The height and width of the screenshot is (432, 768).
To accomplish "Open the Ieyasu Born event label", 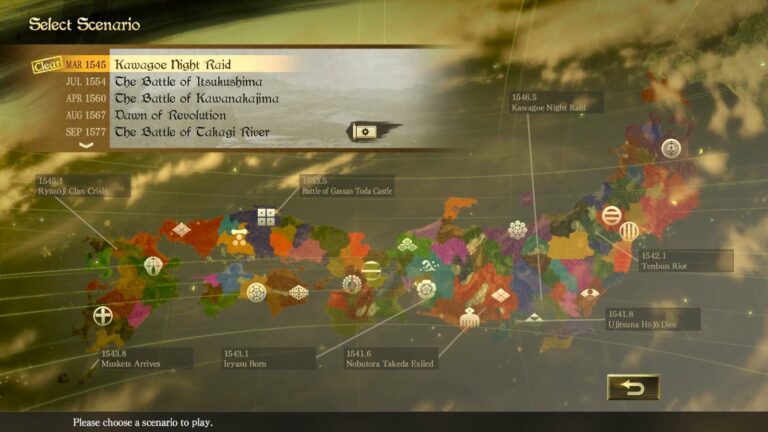I will click(267, 358).
